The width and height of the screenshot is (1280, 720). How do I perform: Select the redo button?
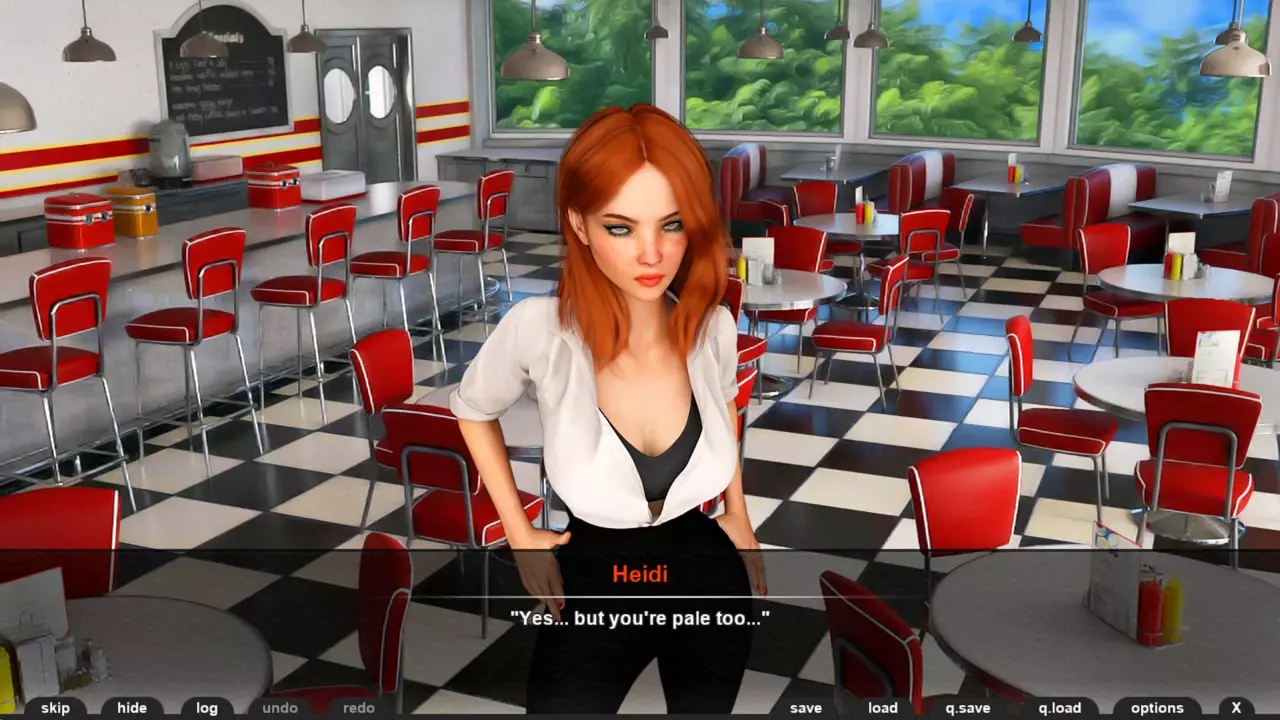[358, 708]
